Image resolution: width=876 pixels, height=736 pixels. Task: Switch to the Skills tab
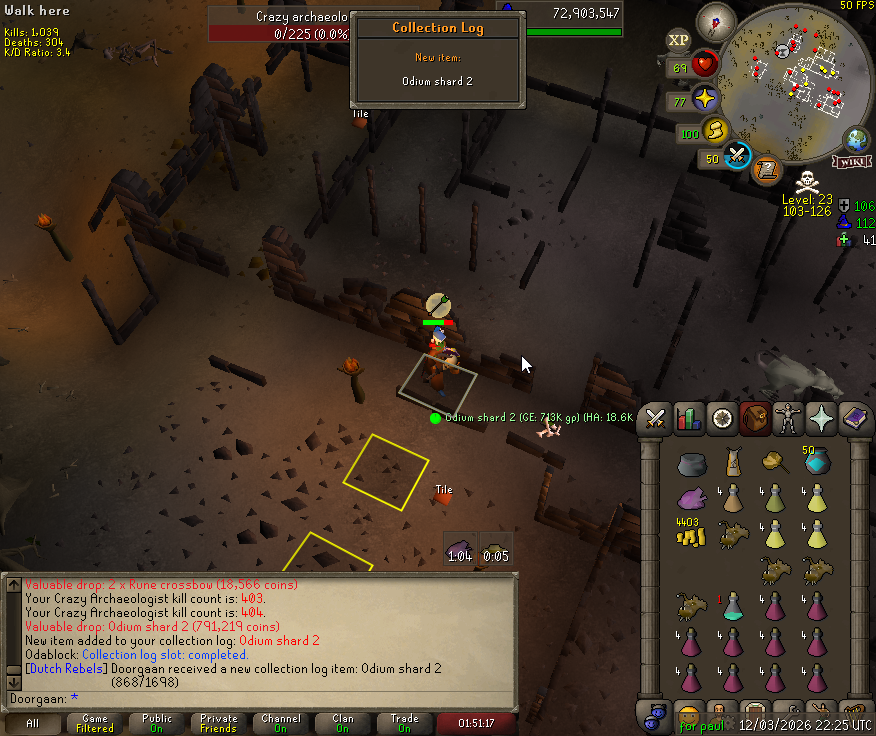coord(689,419)
